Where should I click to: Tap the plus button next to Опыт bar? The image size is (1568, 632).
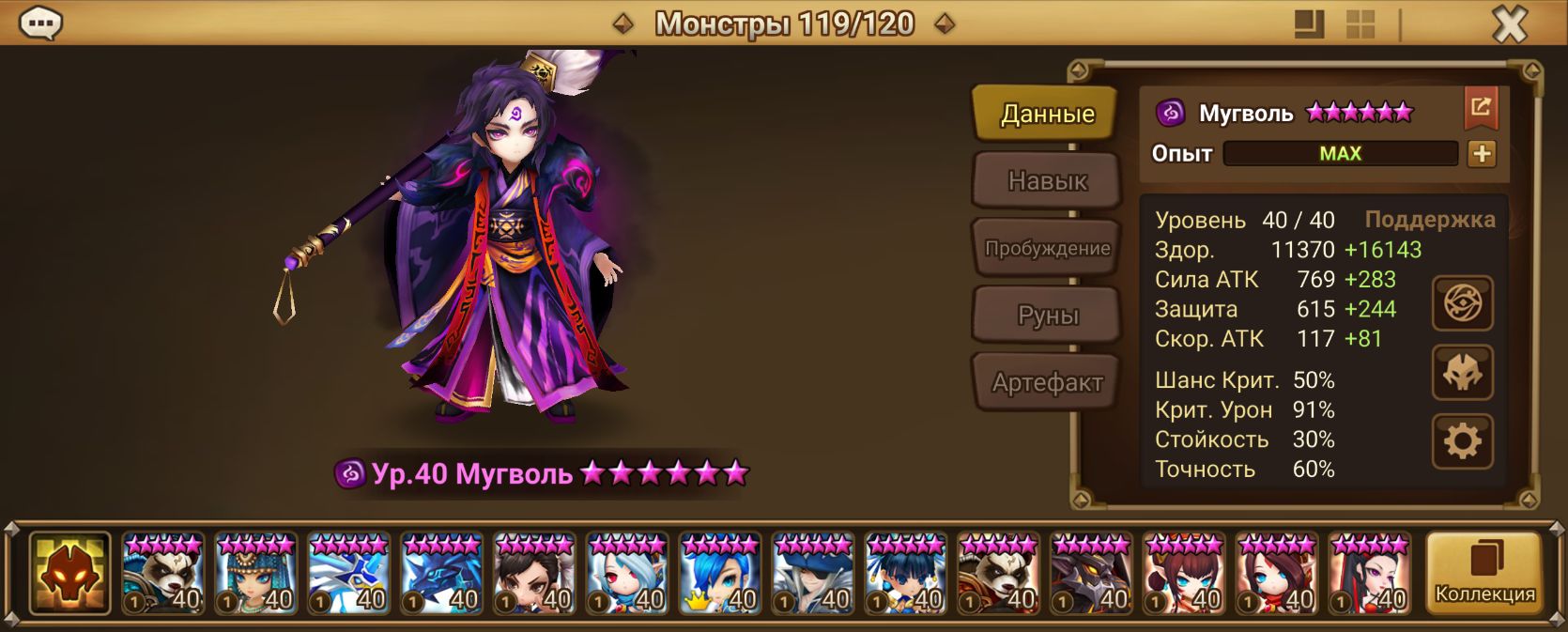[1482, 153]
